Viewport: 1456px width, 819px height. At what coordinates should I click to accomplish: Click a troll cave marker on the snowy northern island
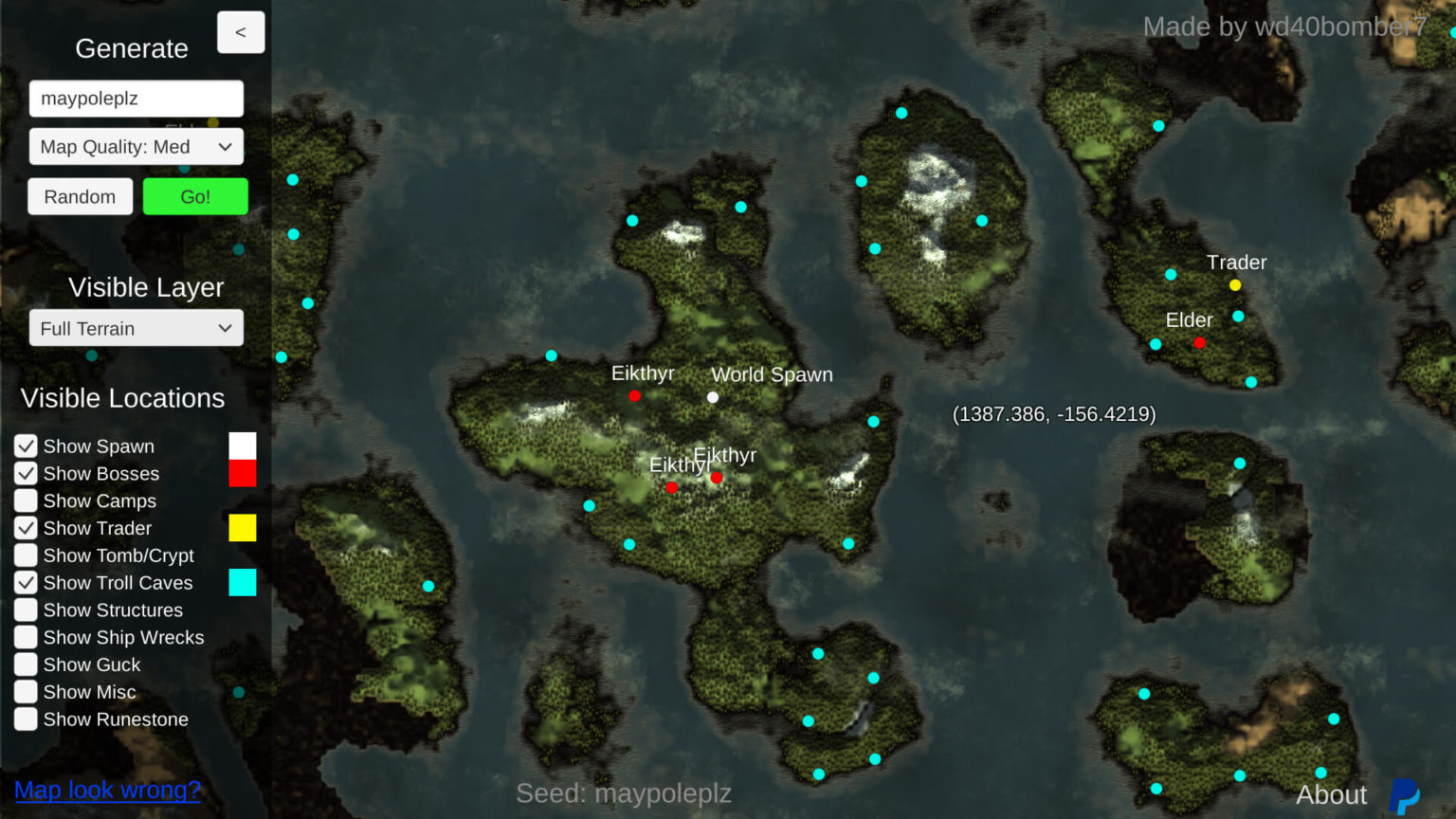[x=900, y=113]
